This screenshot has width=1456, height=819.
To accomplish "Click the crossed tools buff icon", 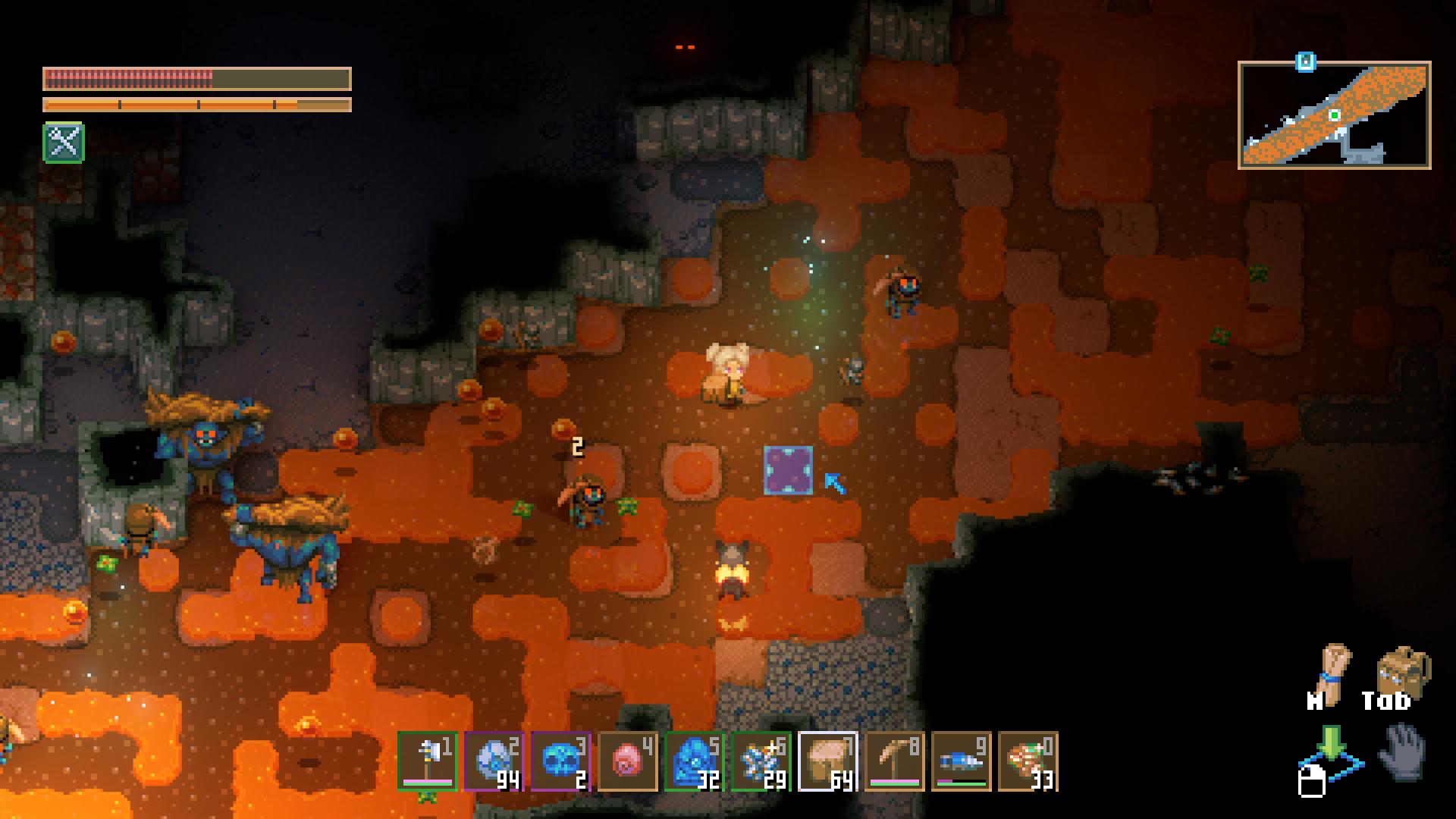I will (64, 143).
